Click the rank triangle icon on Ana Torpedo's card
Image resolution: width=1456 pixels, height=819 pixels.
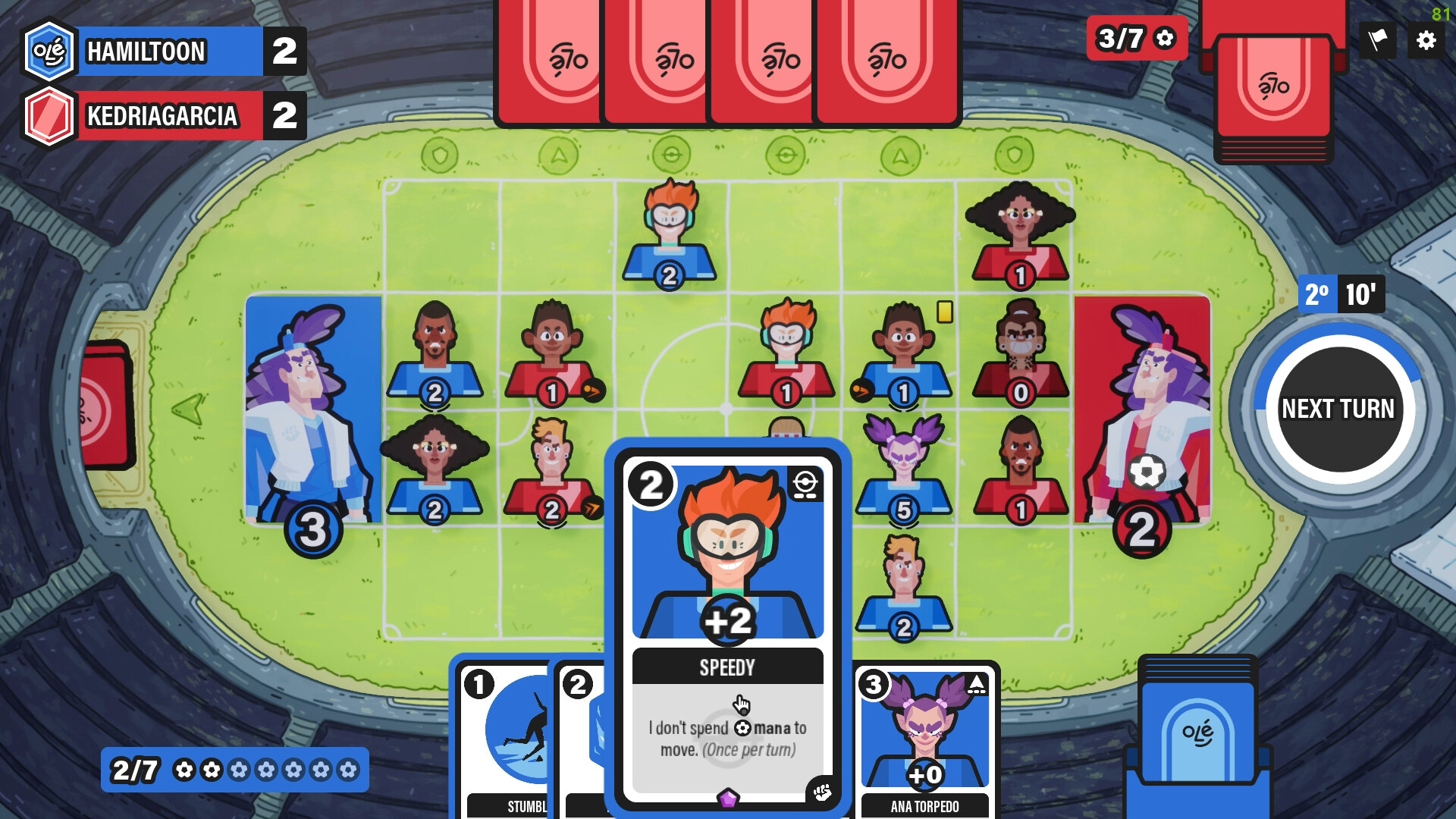click(x=978, y=682)
